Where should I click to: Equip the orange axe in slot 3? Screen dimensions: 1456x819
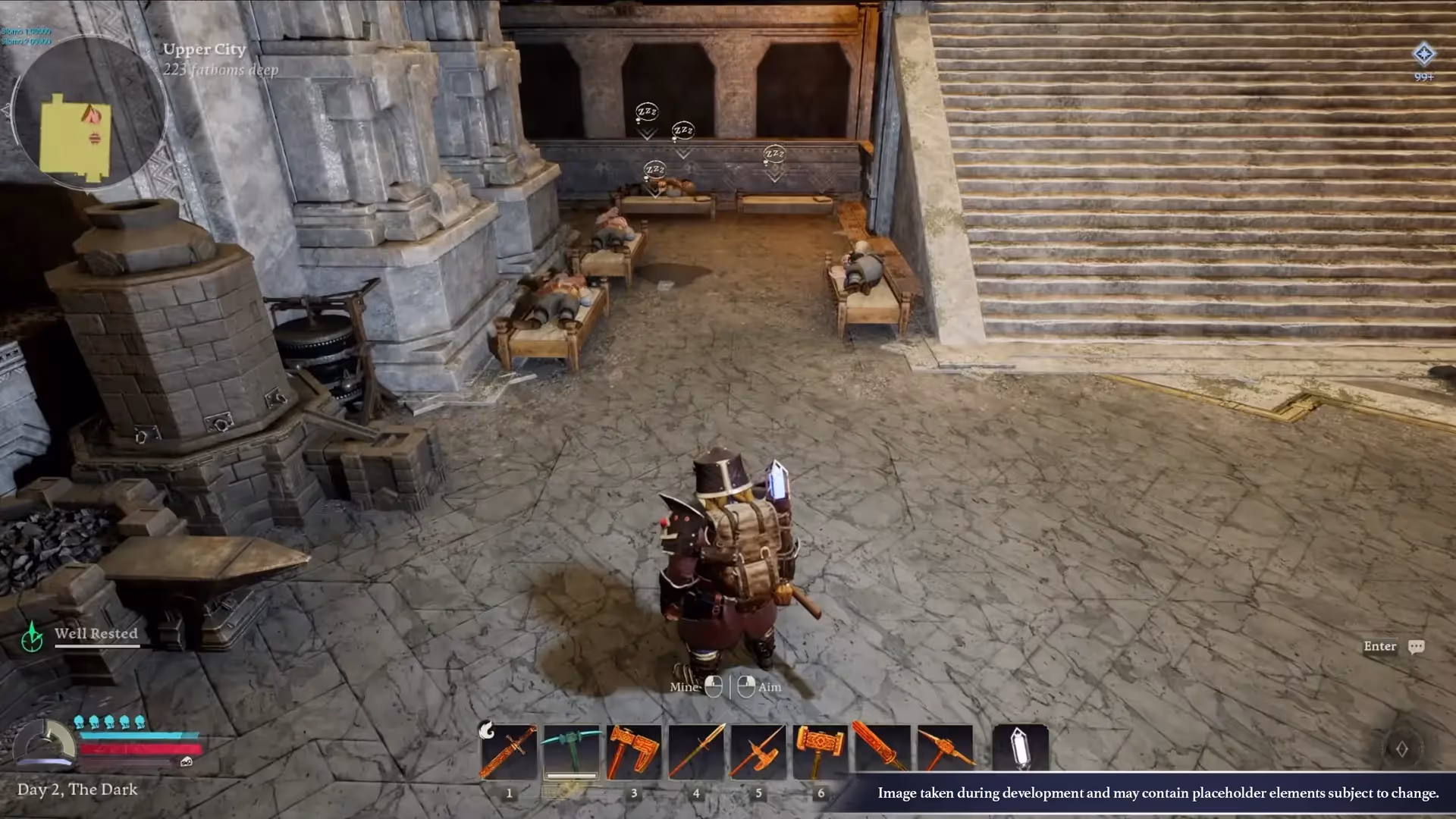(634, 752)
